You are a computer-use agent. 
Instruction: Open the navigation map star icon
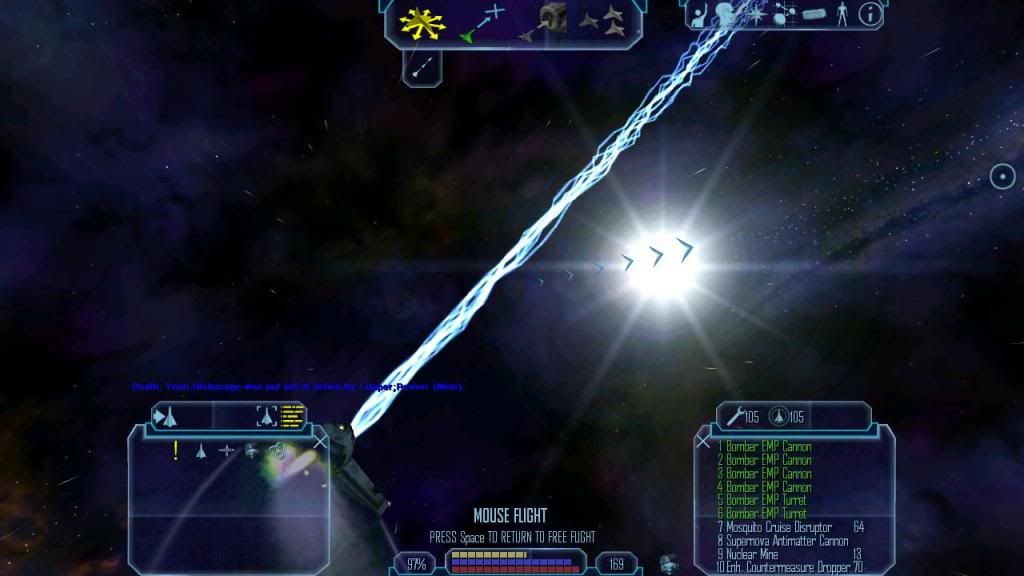tap(755, 14)
